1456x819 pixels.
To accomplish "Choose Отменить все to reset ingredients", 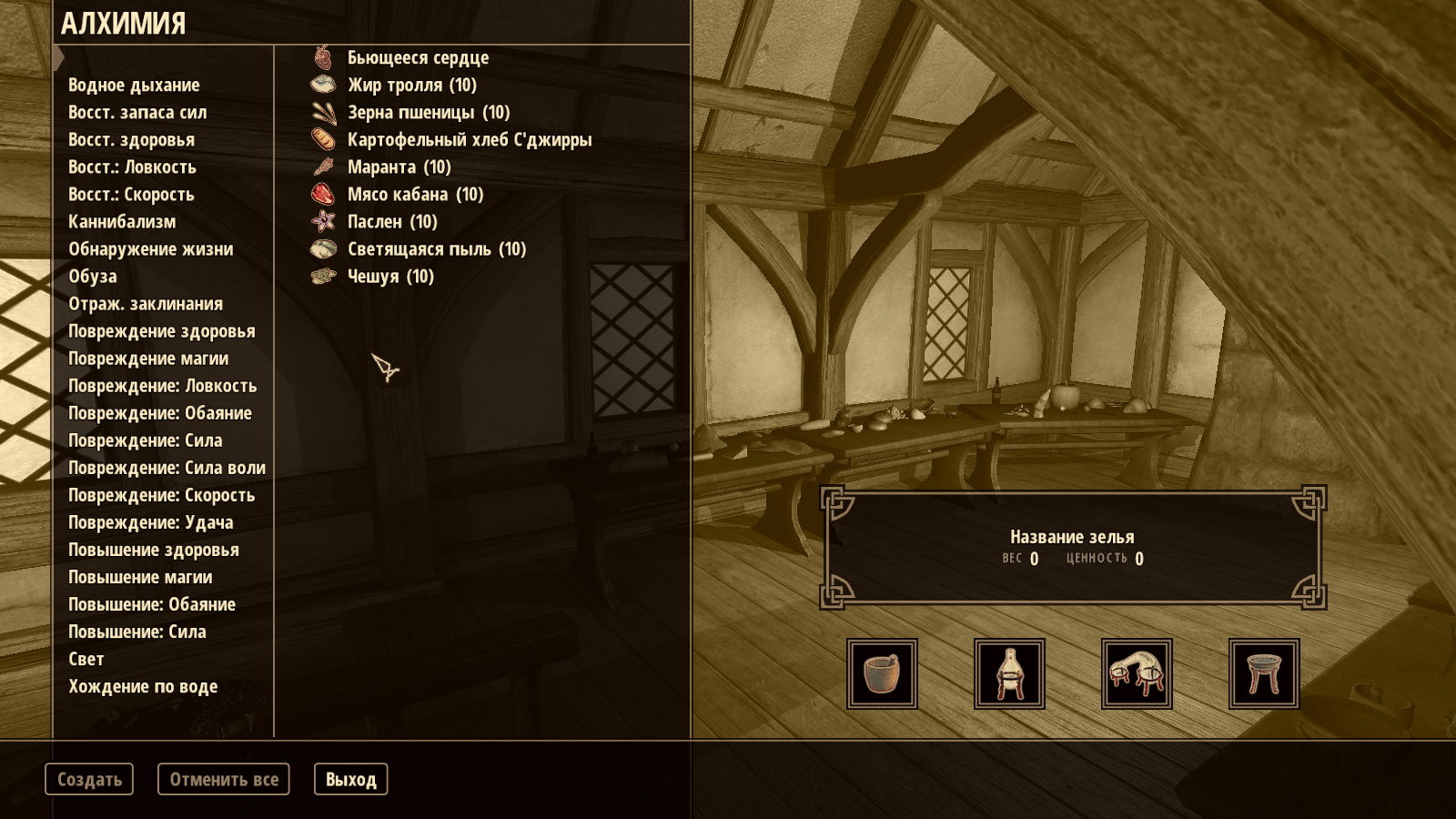I will click(x=224, y=779).
